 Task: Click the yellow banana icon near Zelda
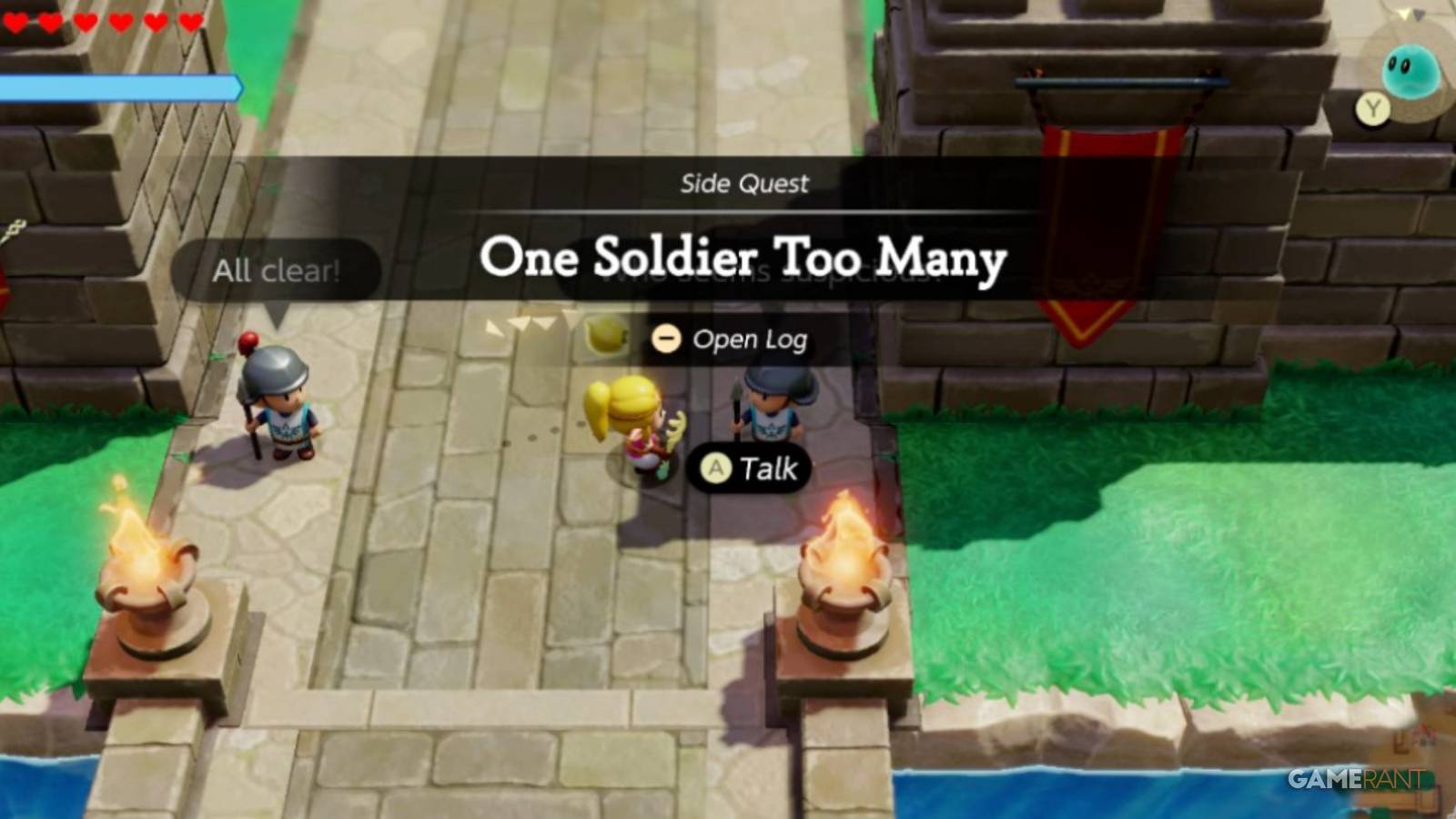click(x=608, y=337)
